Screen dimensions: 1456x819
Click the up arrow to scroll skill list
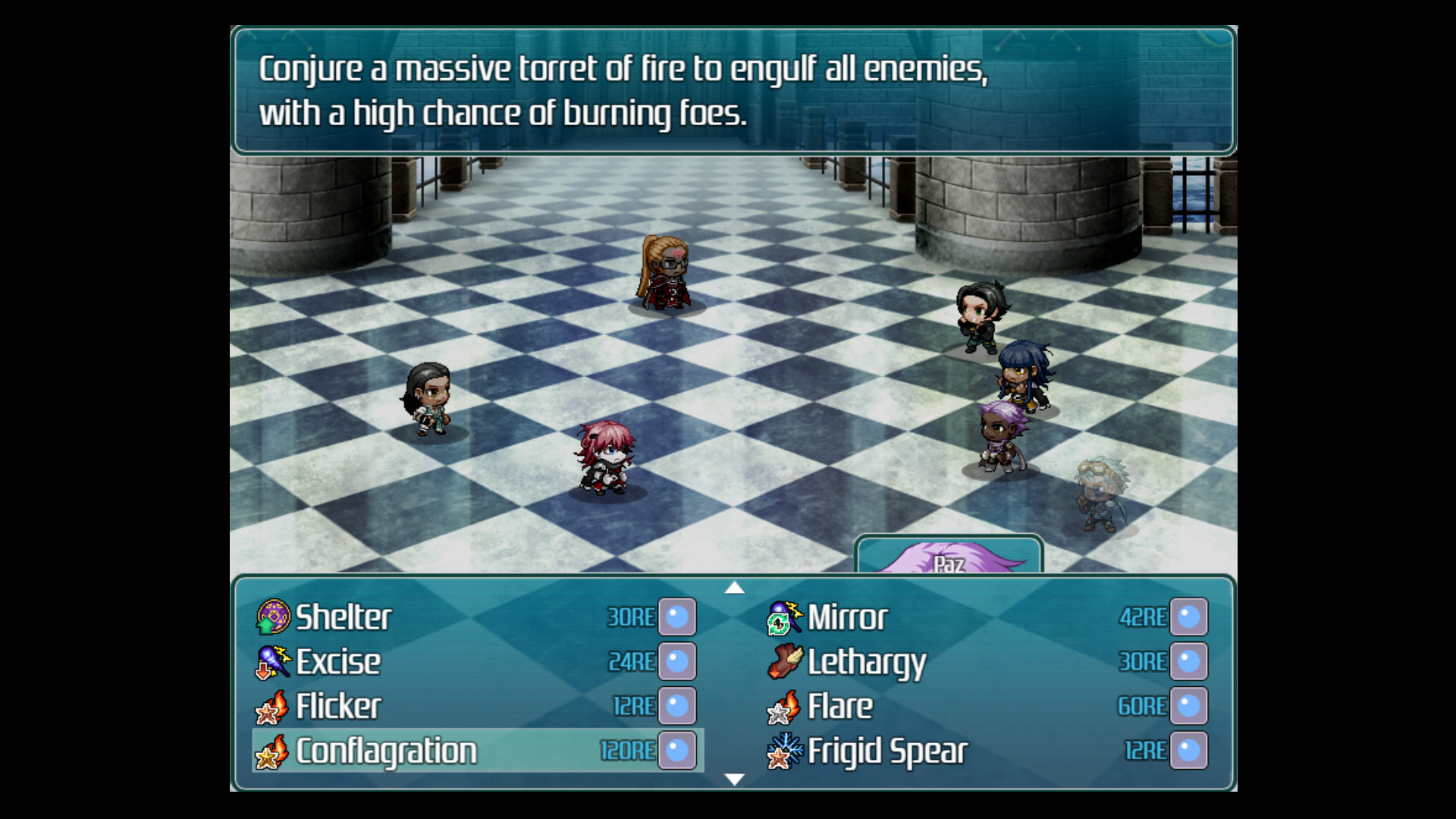point(734,588)
